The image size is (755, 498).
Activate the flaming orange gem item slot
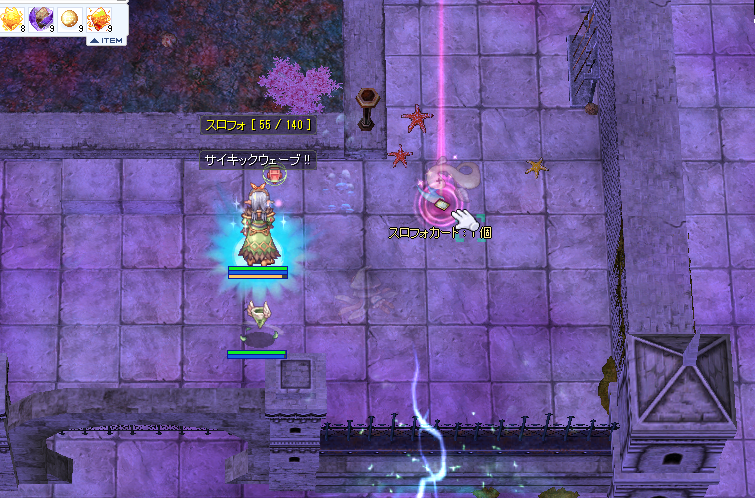point(99,17)
